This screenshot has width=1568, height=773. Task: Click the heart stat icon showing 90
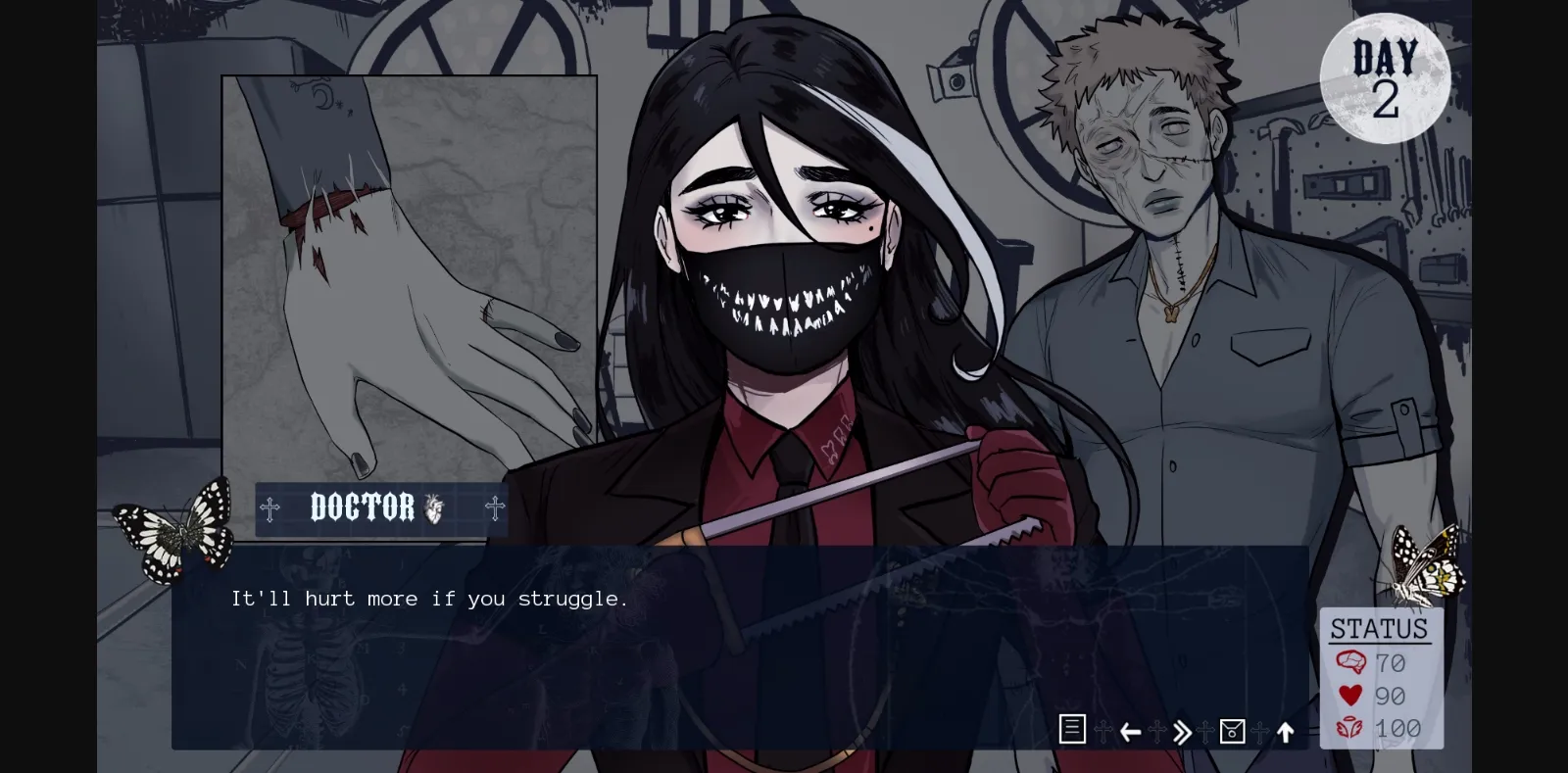pos(1352,697)
